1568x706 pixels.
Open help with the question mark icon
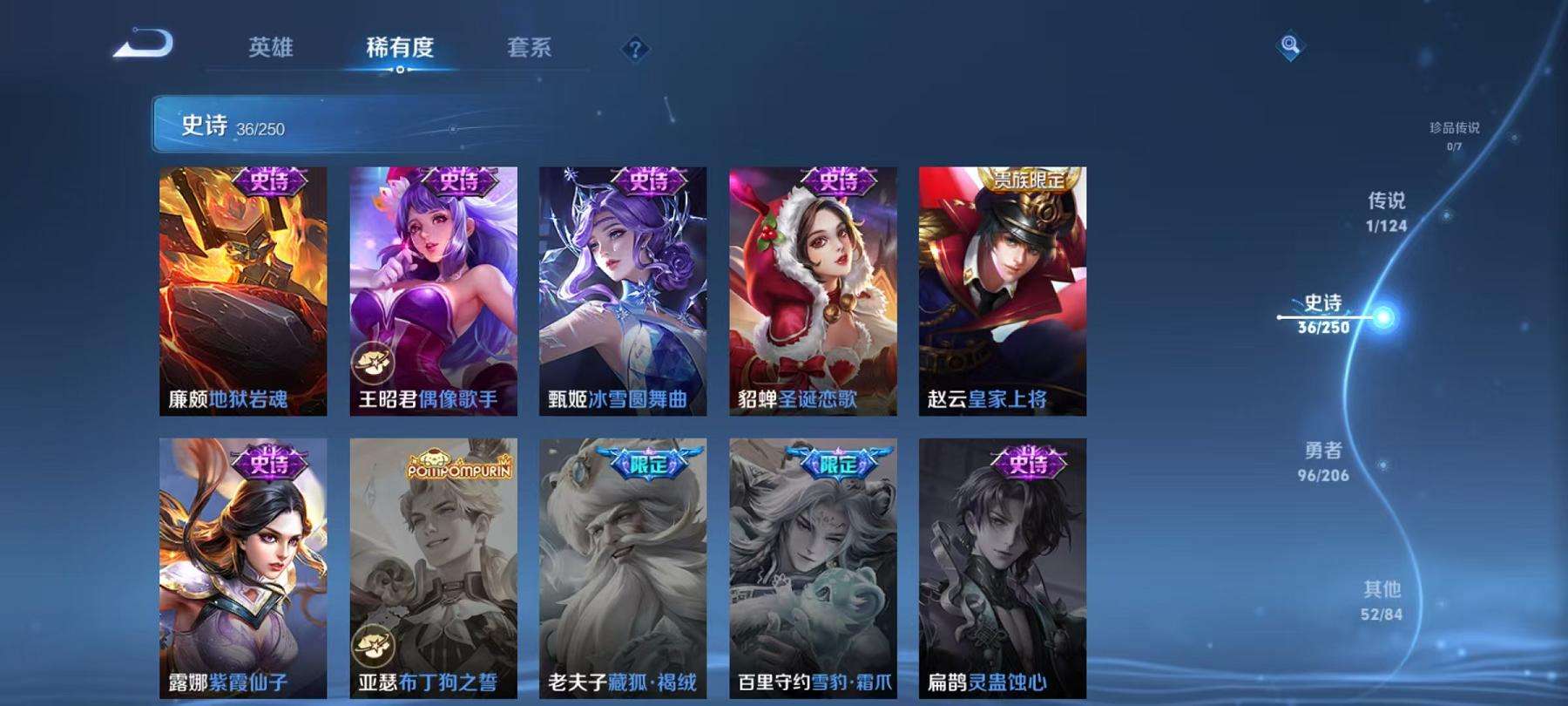[634, 50]
